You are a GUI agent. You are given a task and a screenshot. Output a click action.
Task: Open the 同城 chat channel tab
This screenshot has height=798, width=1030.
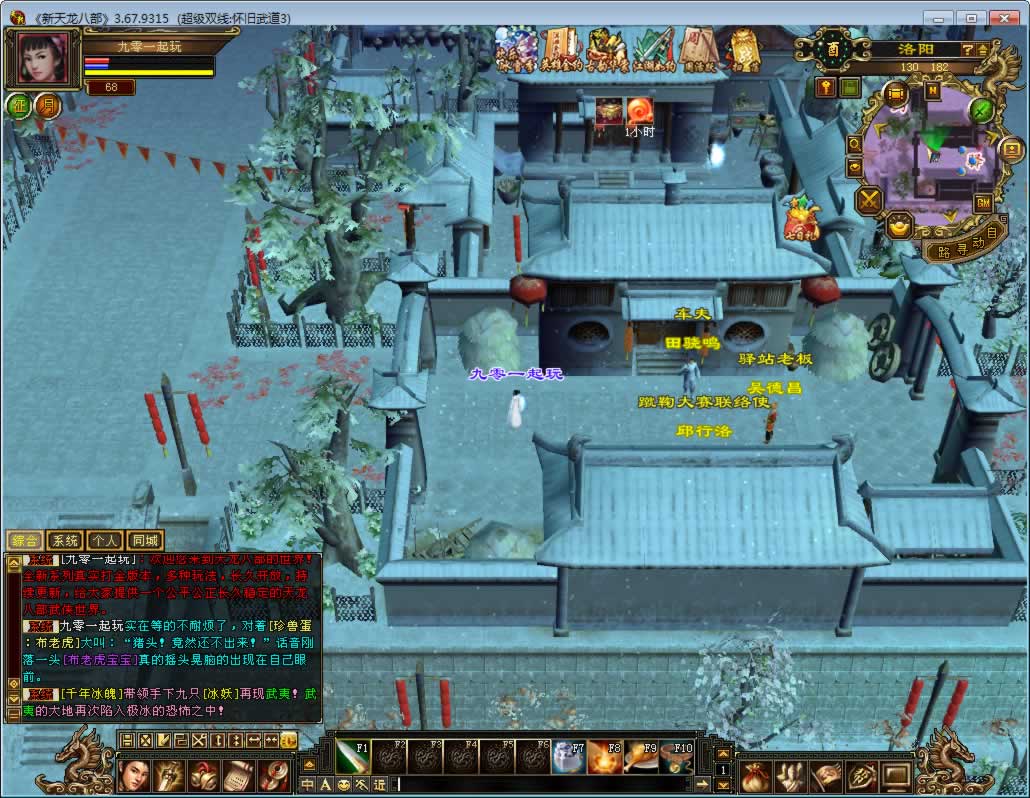pyautogui.click(x=145, y=540)
